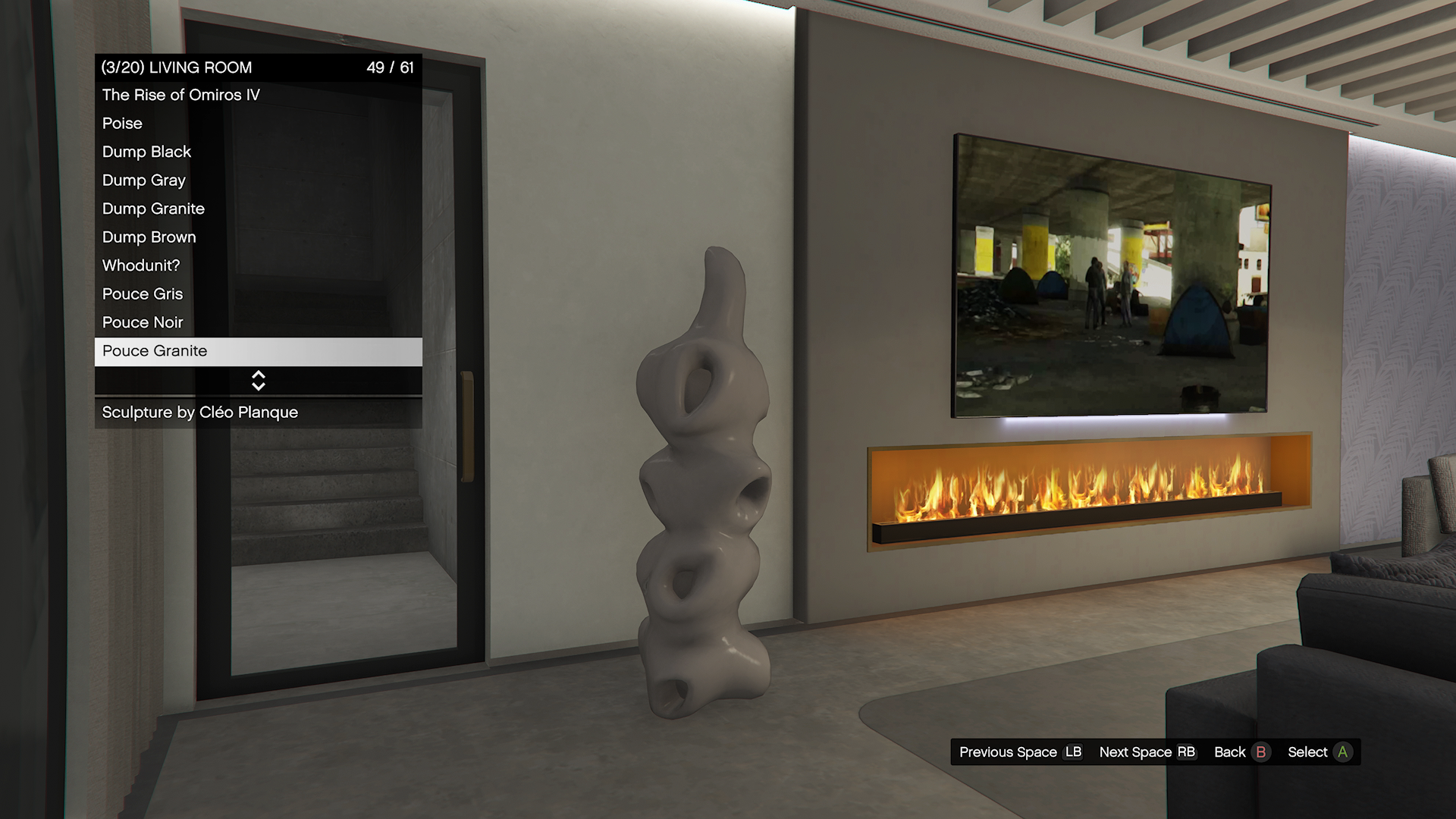
Task: Click the list scroll arrows indicator
Action: [258, 381]
